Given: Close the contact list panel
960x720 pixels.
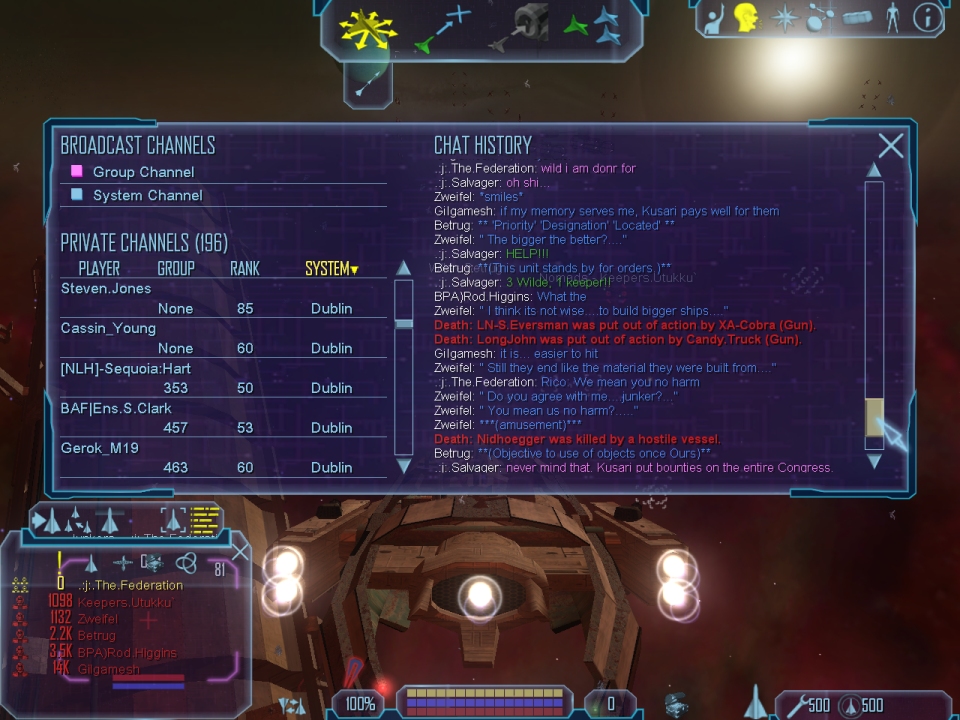Looking at the screenshot, I should [241, 552].
